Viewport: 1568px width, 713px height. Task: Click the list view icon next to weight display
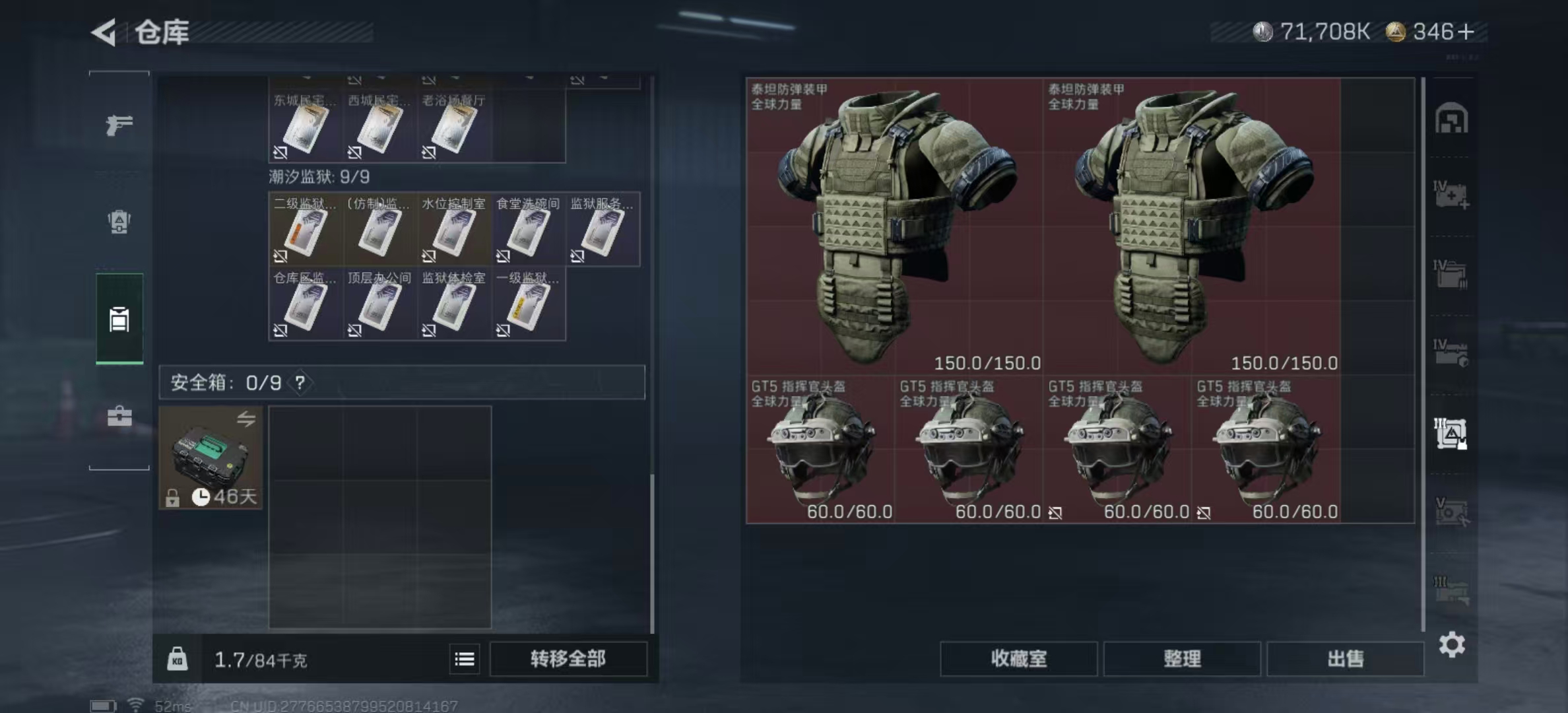465,659
